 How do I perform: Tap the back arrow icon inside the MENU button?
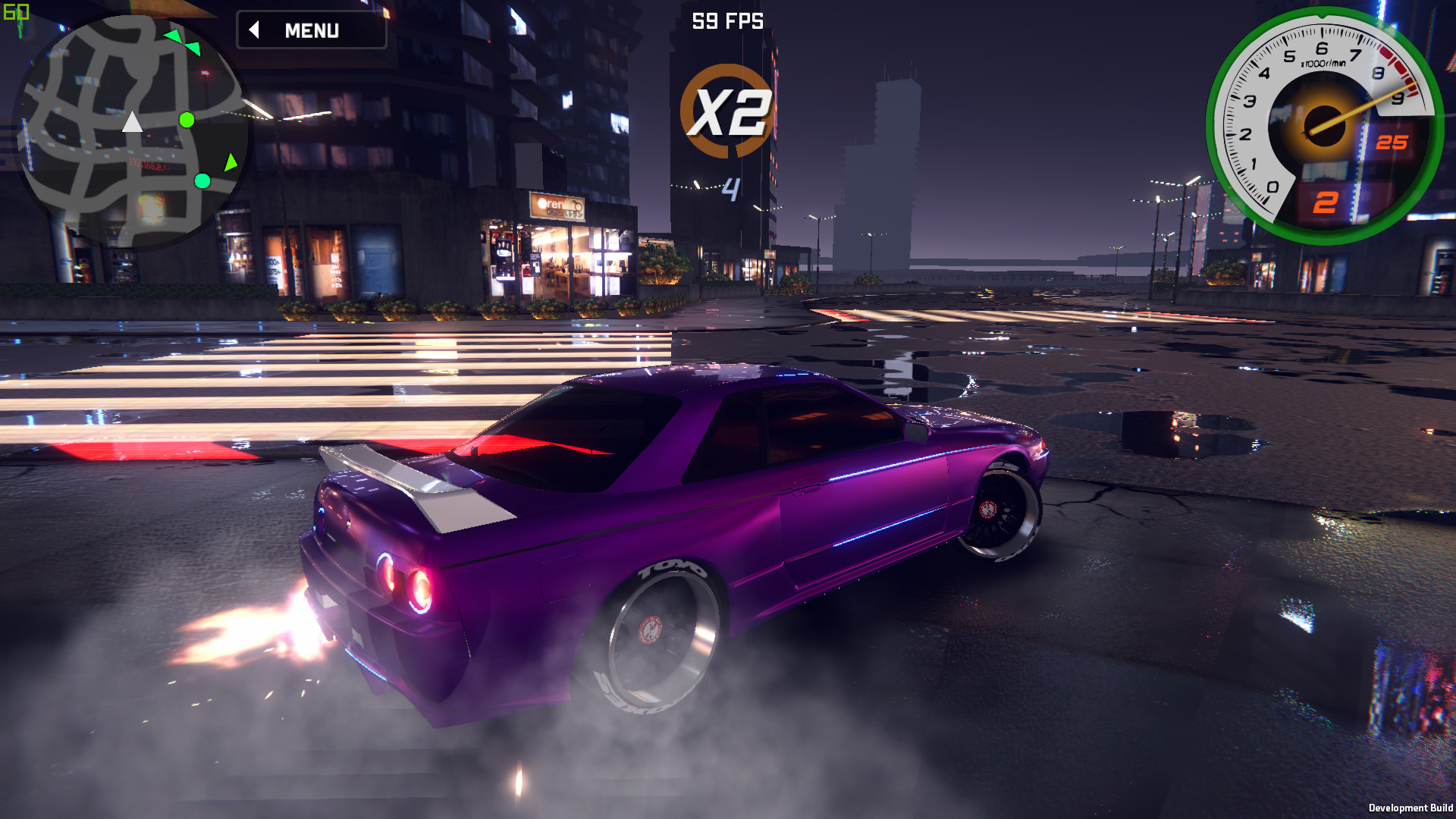(x=256, y=31)
